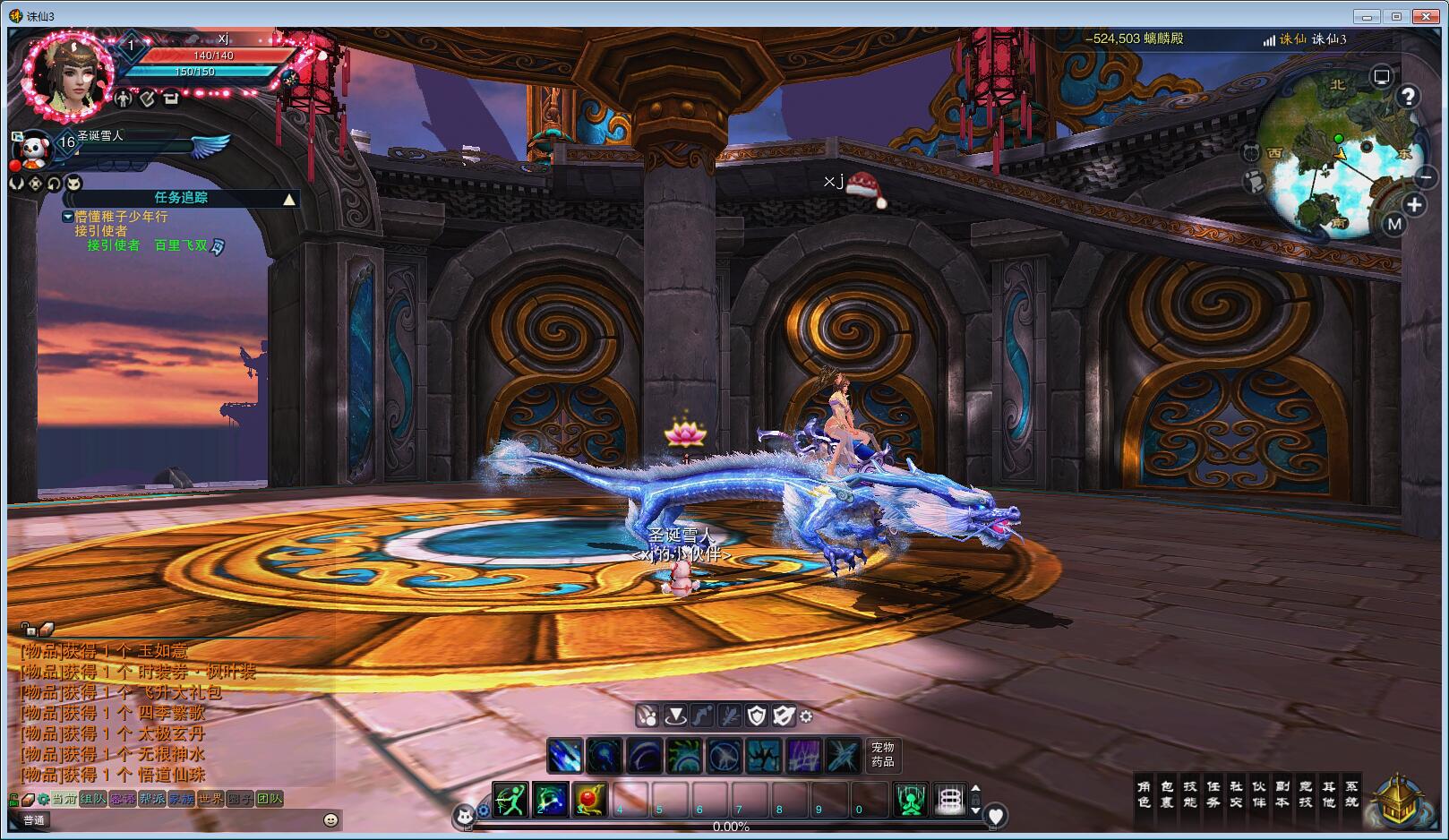Switch chat to the 世界 channel tab
This screenshot has height=840, width=1449.
(210, 799)
